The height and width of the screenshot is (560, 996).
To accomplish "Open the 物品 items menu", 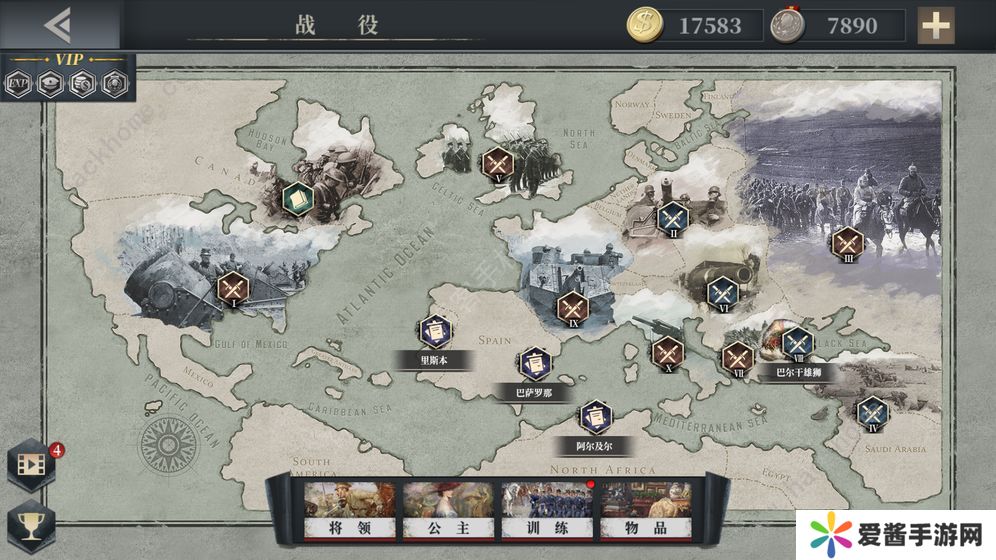I will click(645, 510).
